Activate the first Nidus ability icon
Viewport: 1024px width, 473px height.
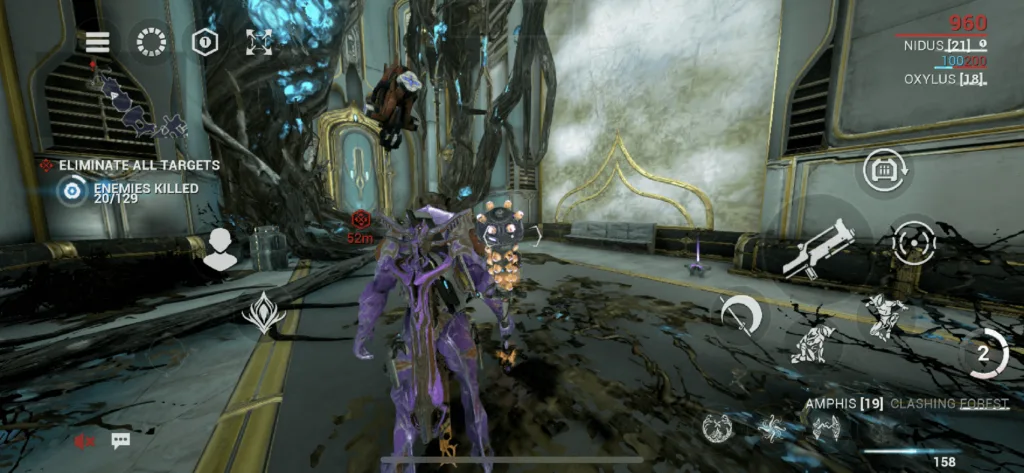pyautogui.click(x=717, y=428)
